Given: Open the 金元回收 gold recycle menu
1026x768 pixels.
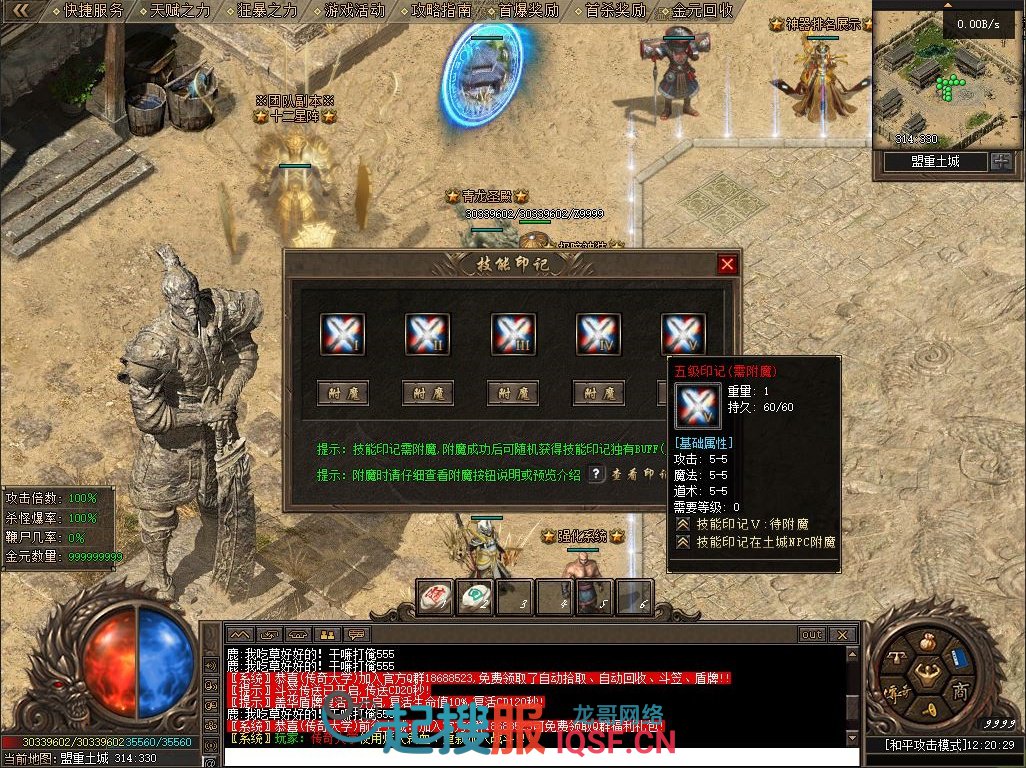Looking at the screenshot, I should click(x=703, y=11).
